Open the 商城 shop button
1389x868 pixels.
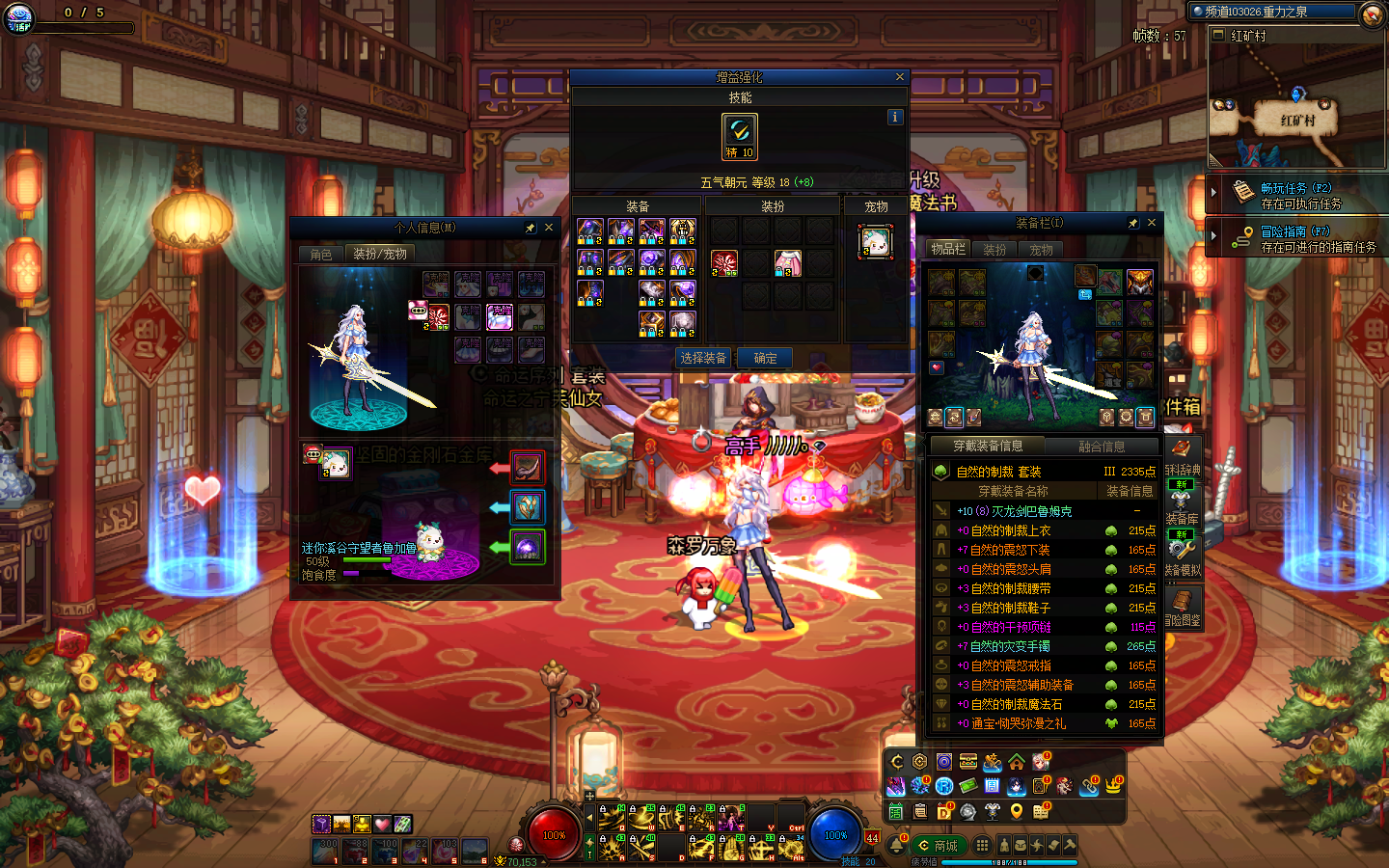pyautogui.click(x=938, y=846)
